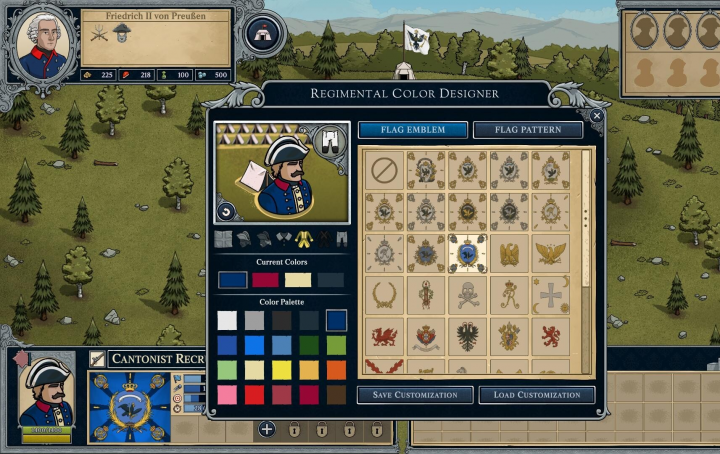Reset the soldier preview with the circular arrow
Screen dimensions: 720x454
pyautogui.click(x=226, y=212)
